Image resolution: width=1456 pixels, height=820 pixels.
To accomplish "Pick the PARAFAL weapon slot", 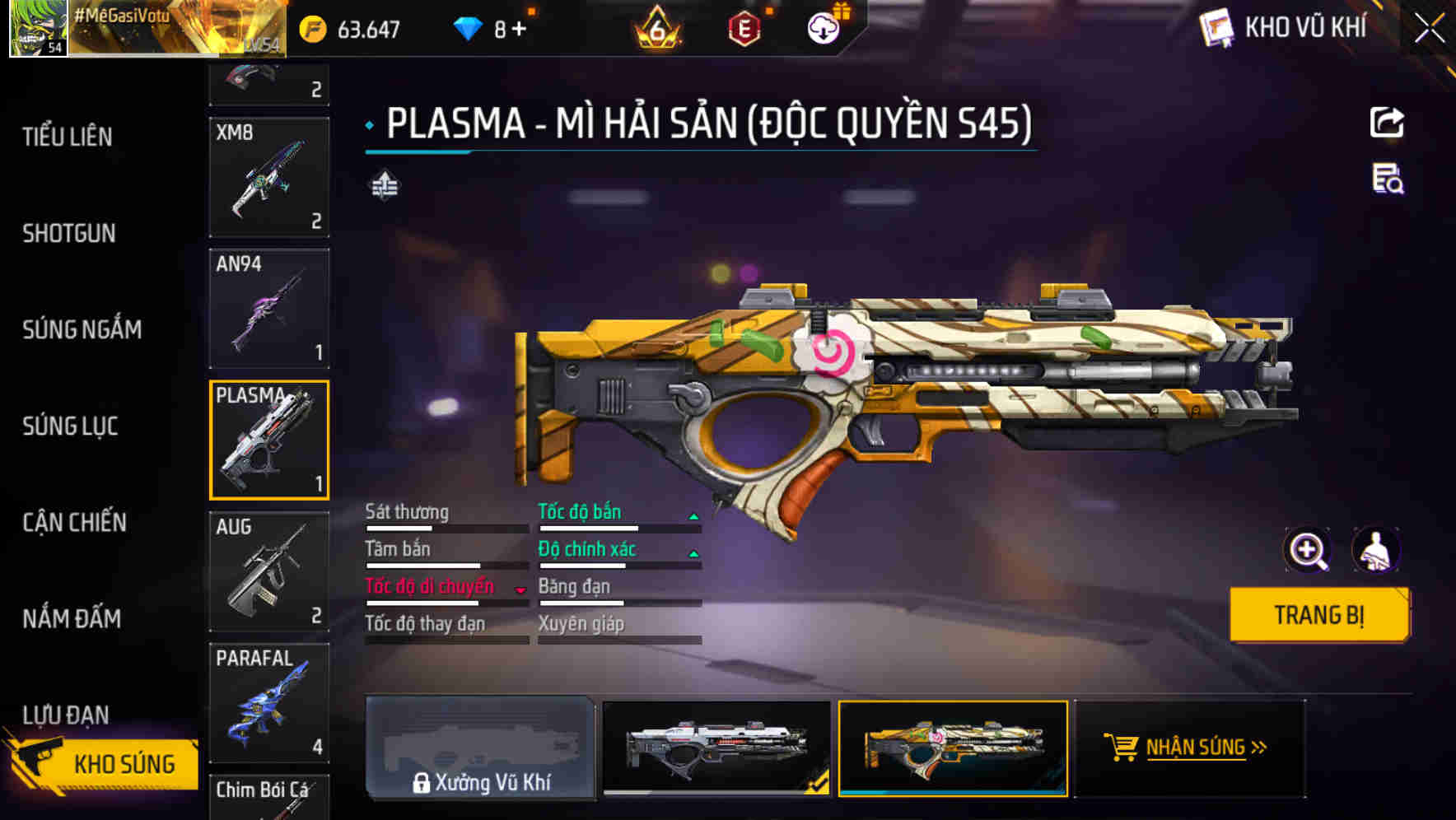I will pos(269,702).
